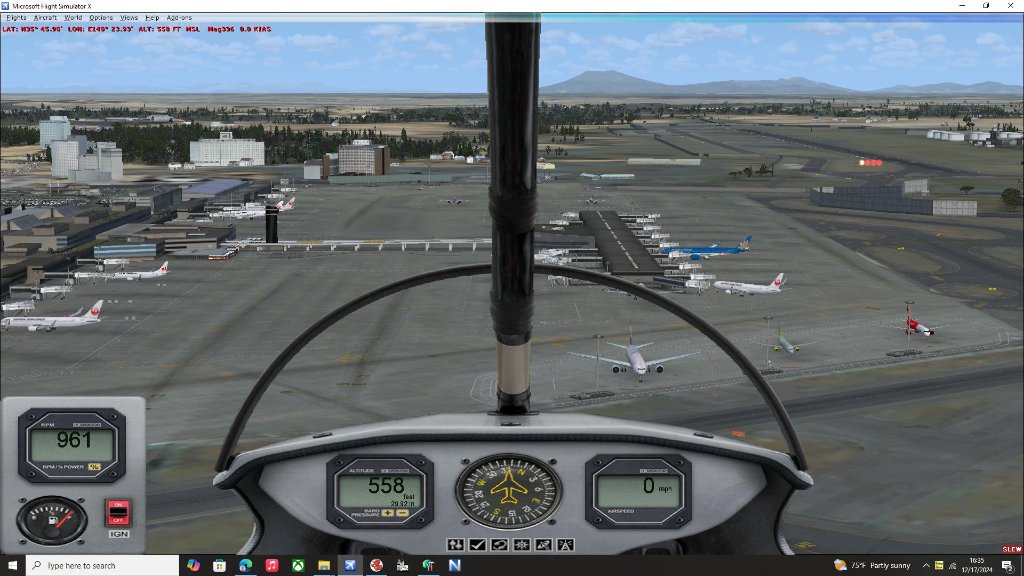Open the checkmark kneeboard panel icon
Image resolution: width=1024 pixels, height=576 pixels.
coord(477,545)
